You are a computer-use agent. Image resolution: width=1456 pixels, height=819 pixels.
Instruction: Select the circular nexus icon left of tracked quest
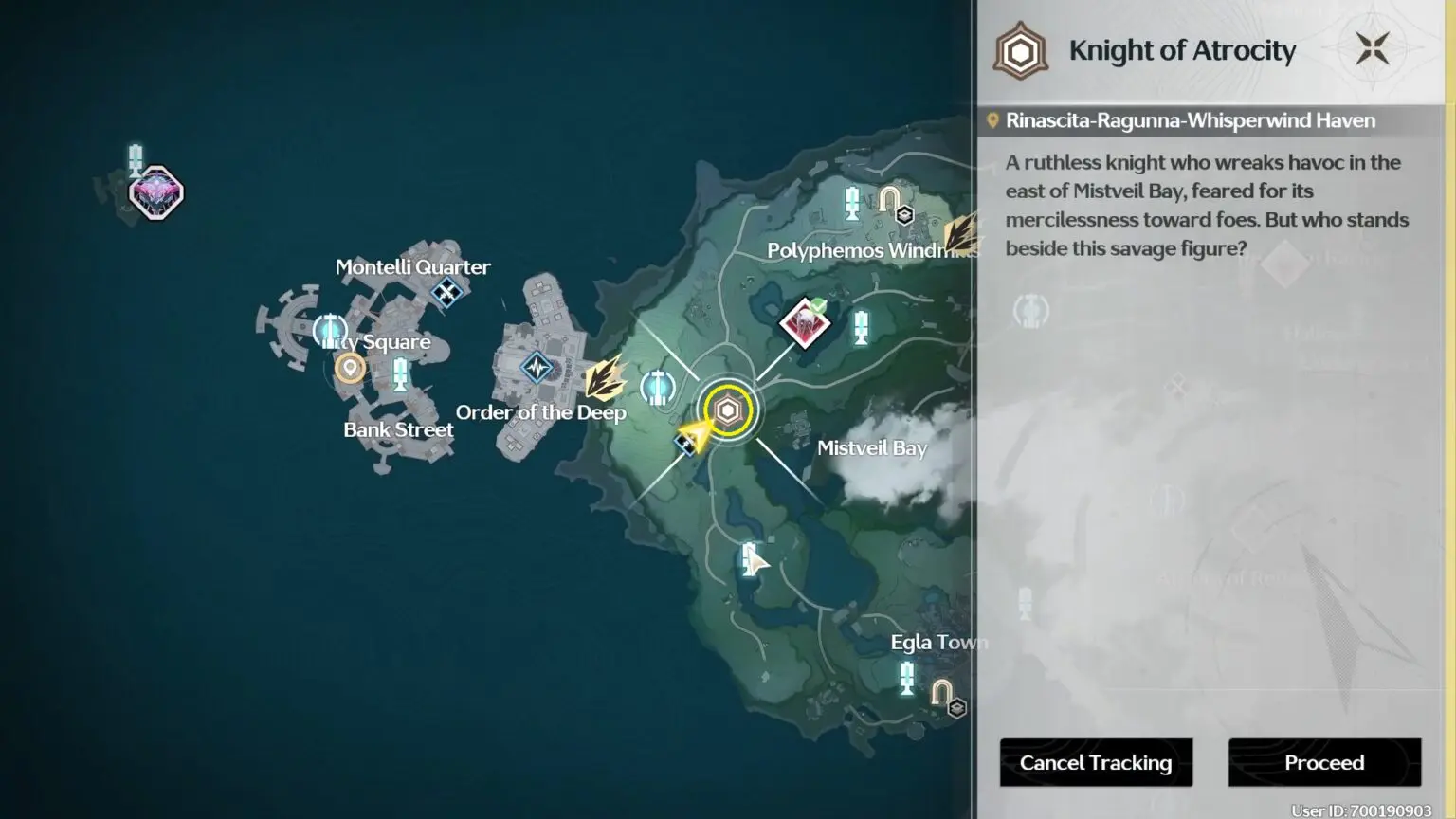(x=657, y=387)
